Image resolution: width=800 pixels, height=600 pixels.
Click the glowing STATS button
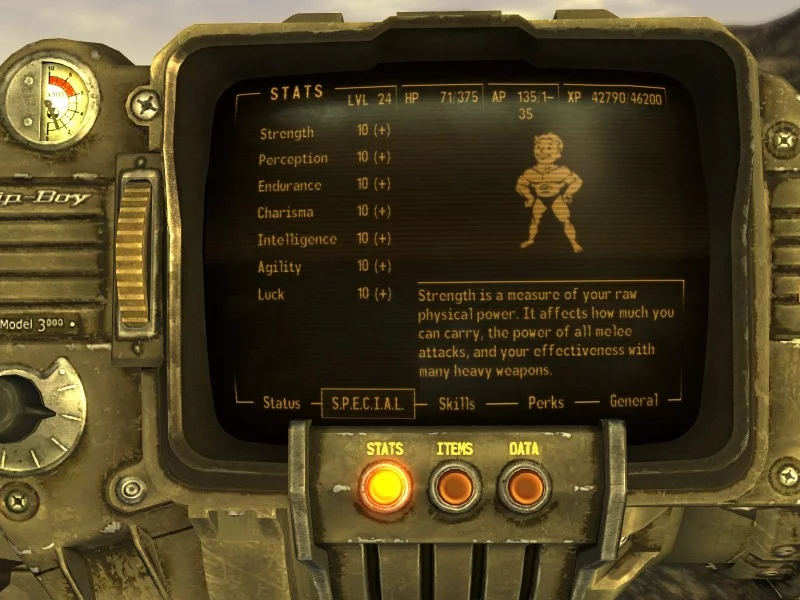point(385,485)
